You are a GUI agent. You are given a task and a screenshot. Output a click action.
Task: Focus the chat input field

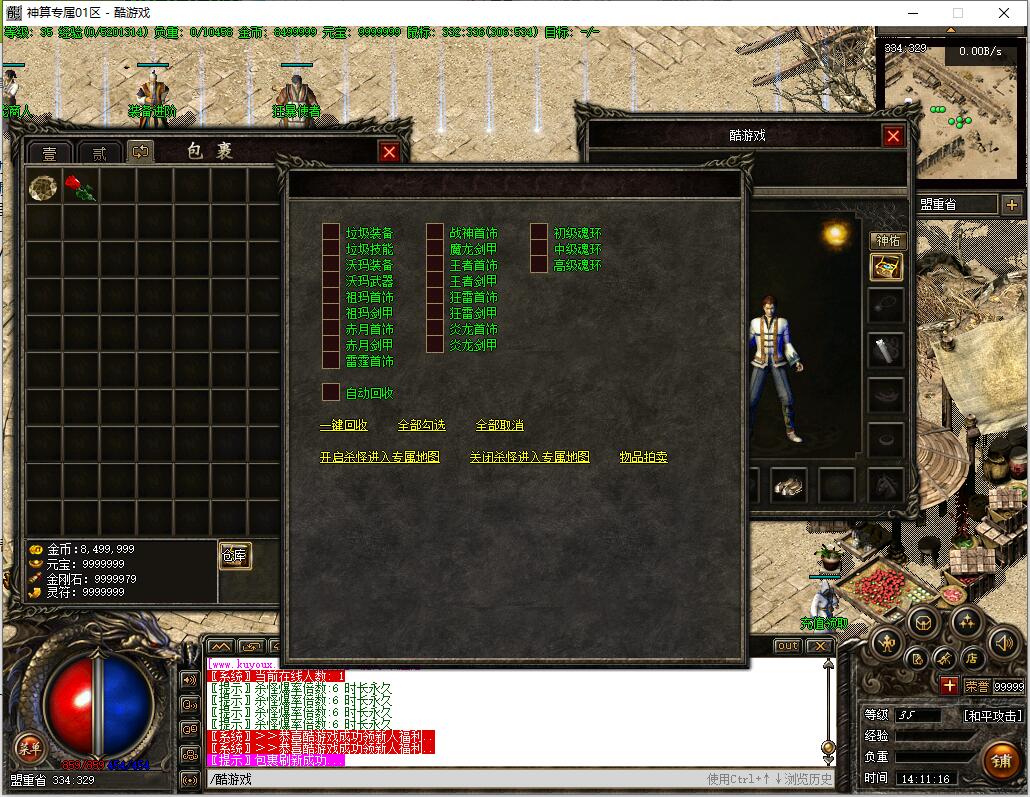[450, 779]
